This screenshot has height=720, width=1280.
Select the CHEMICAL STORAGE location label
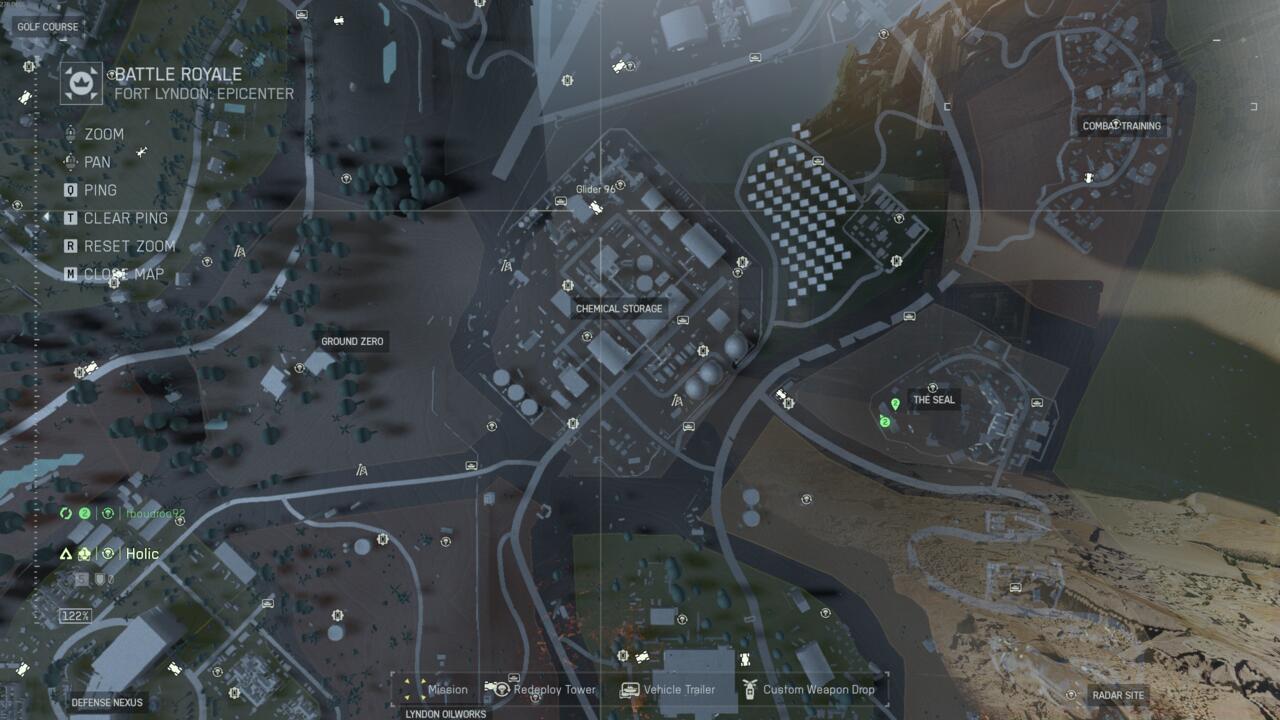click(618, 309)
